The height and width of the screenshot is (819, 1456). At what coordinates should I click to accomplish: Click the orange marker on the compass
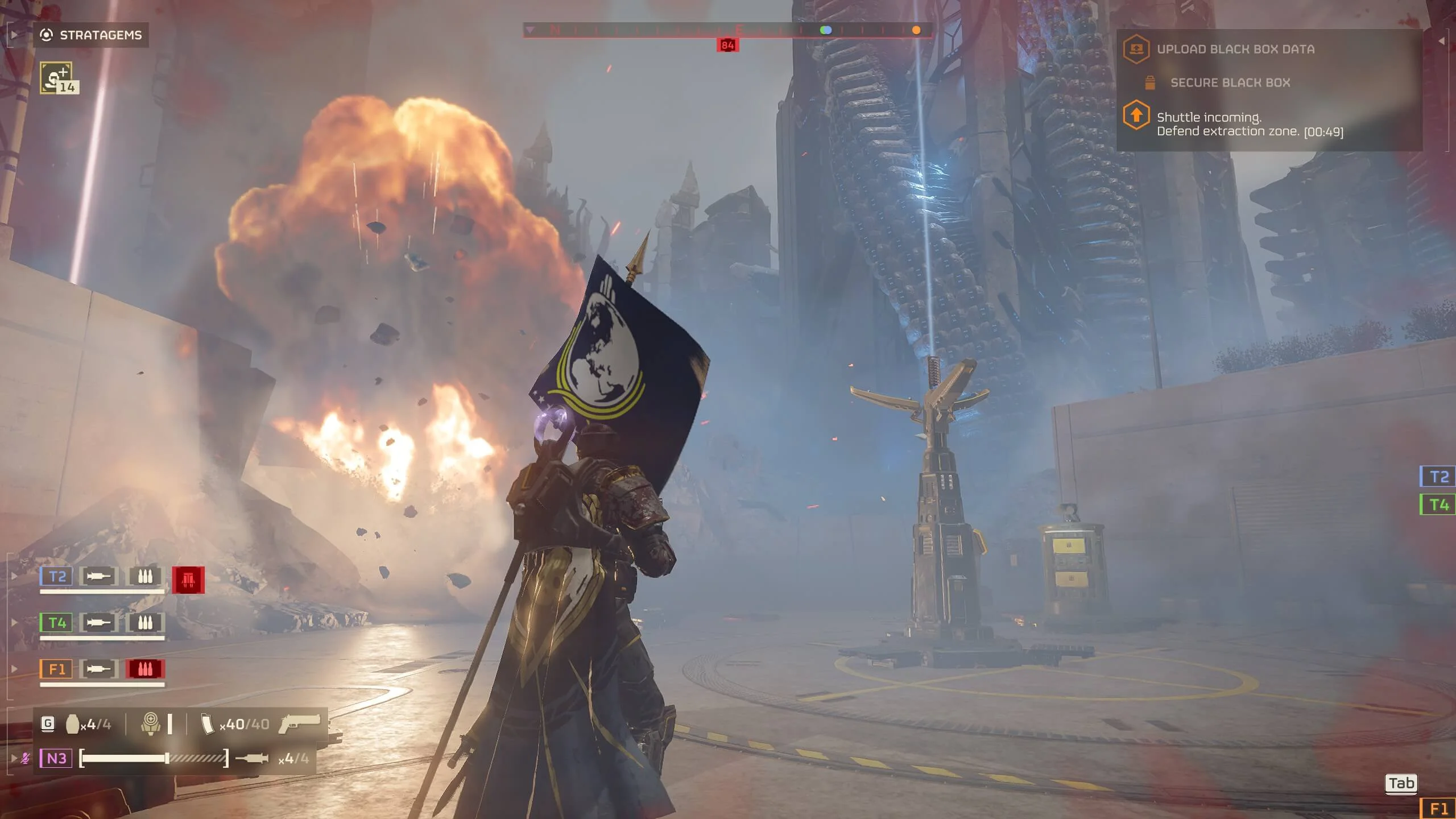(x=916, y=30)
